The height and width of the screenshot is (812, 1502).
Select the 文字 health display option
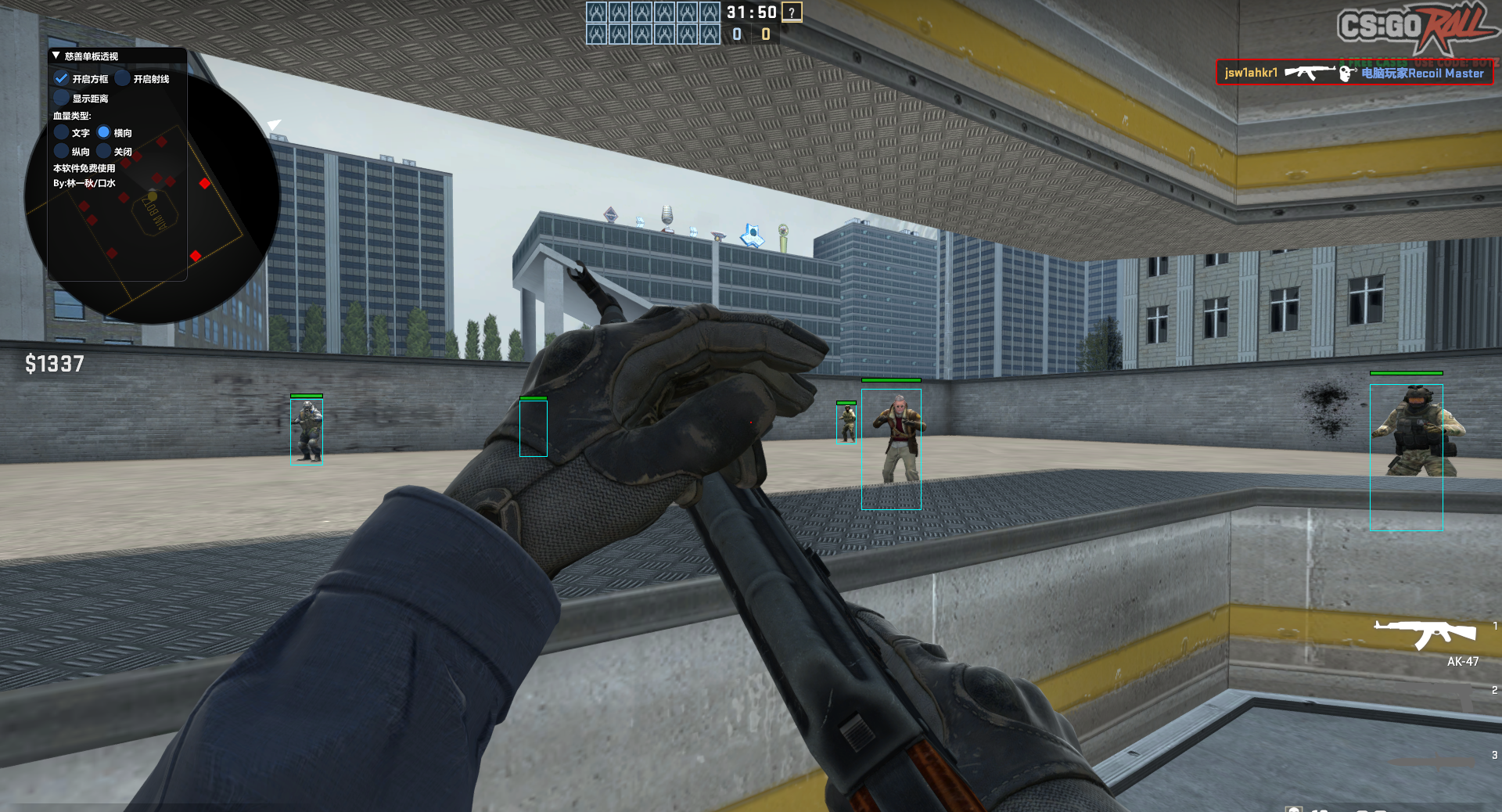62,132
